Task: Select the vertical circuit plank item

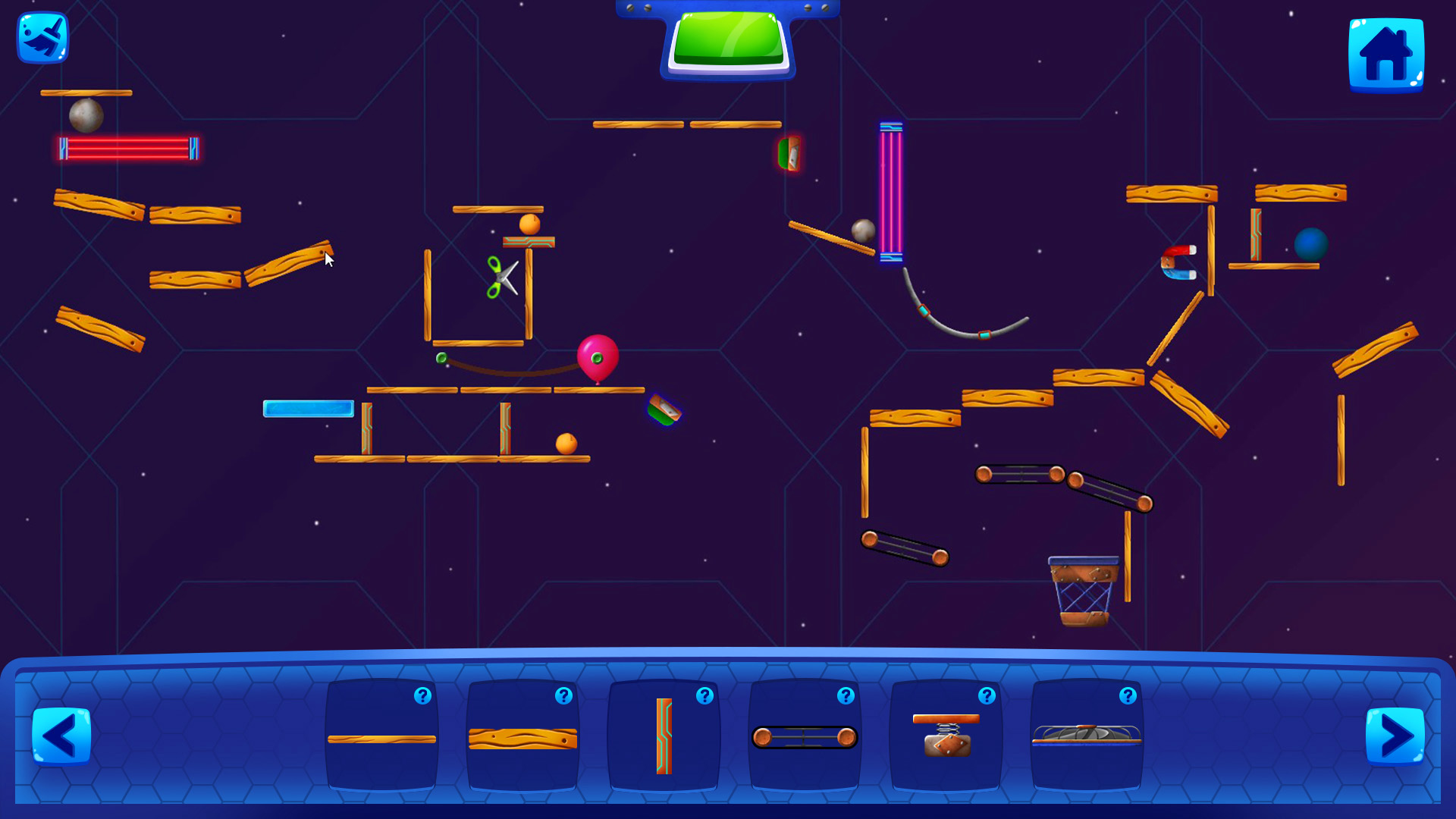Action: (664, 736)
